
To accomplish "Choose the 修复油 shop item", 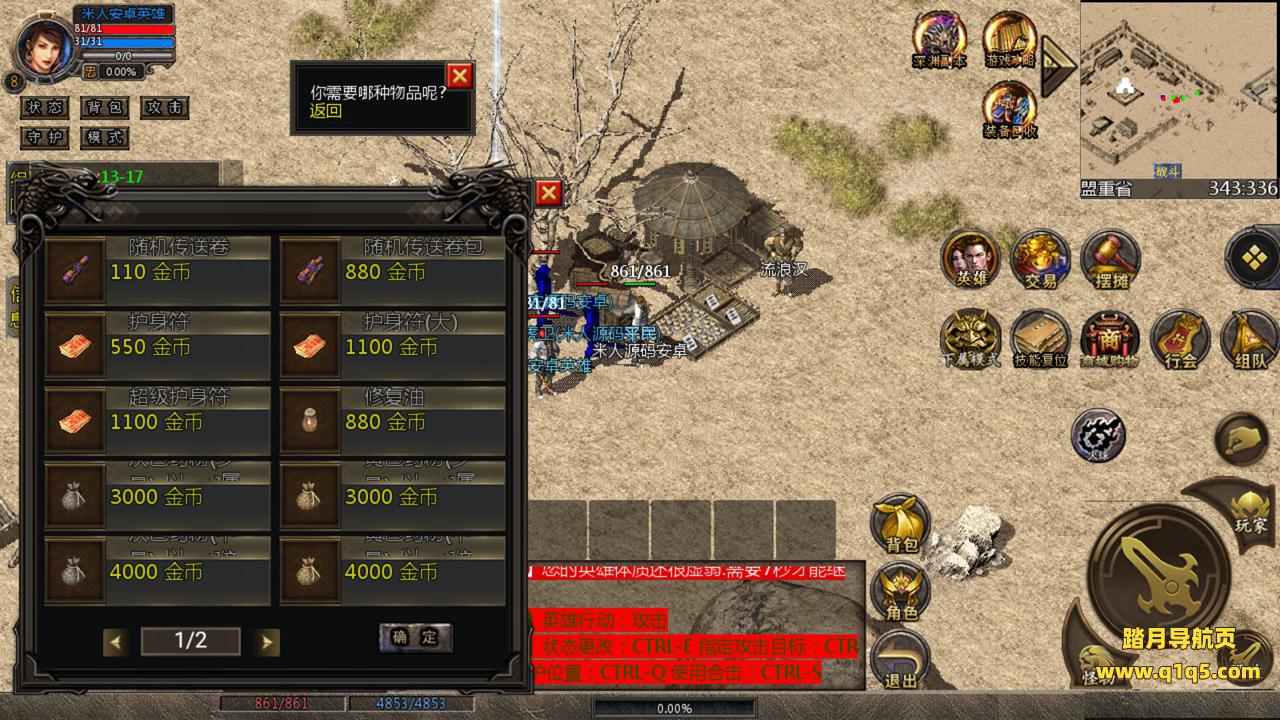I will [x=392, y=421].
